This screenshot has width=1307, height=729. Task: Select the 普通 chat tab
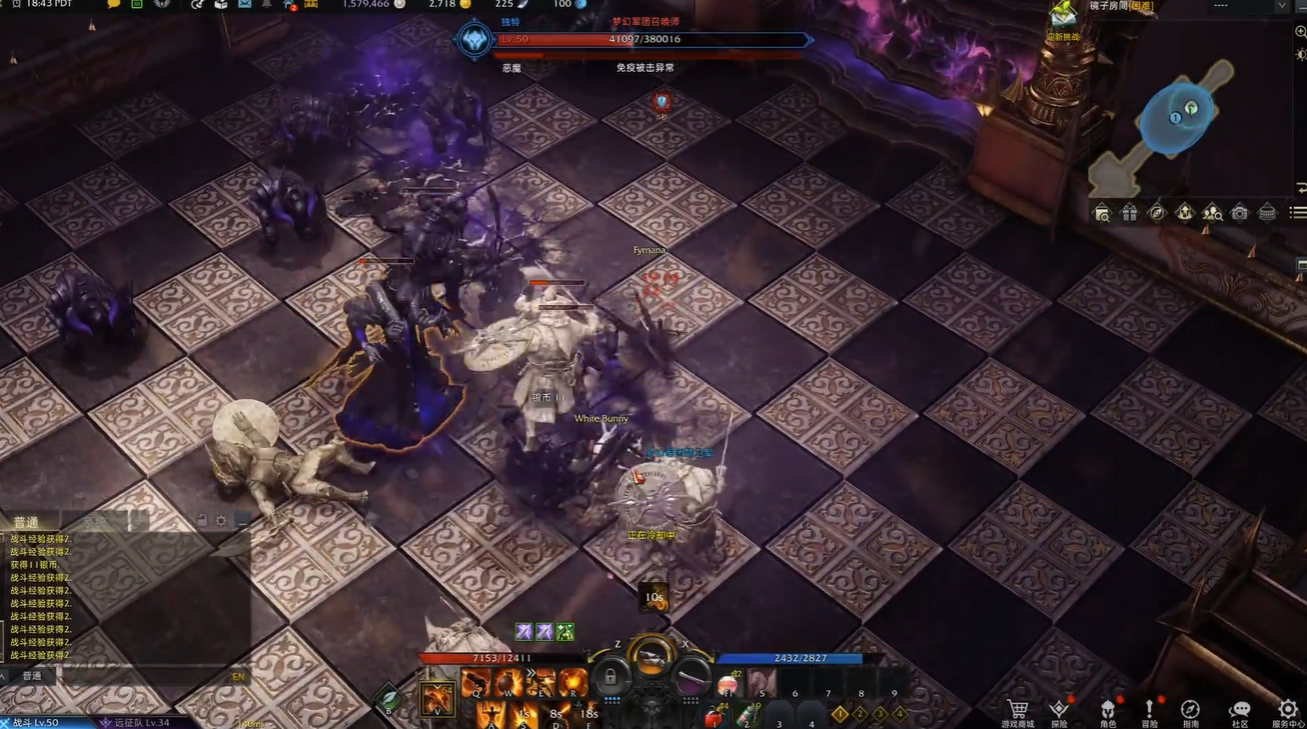pyautogui.click(x=27, y=523)
